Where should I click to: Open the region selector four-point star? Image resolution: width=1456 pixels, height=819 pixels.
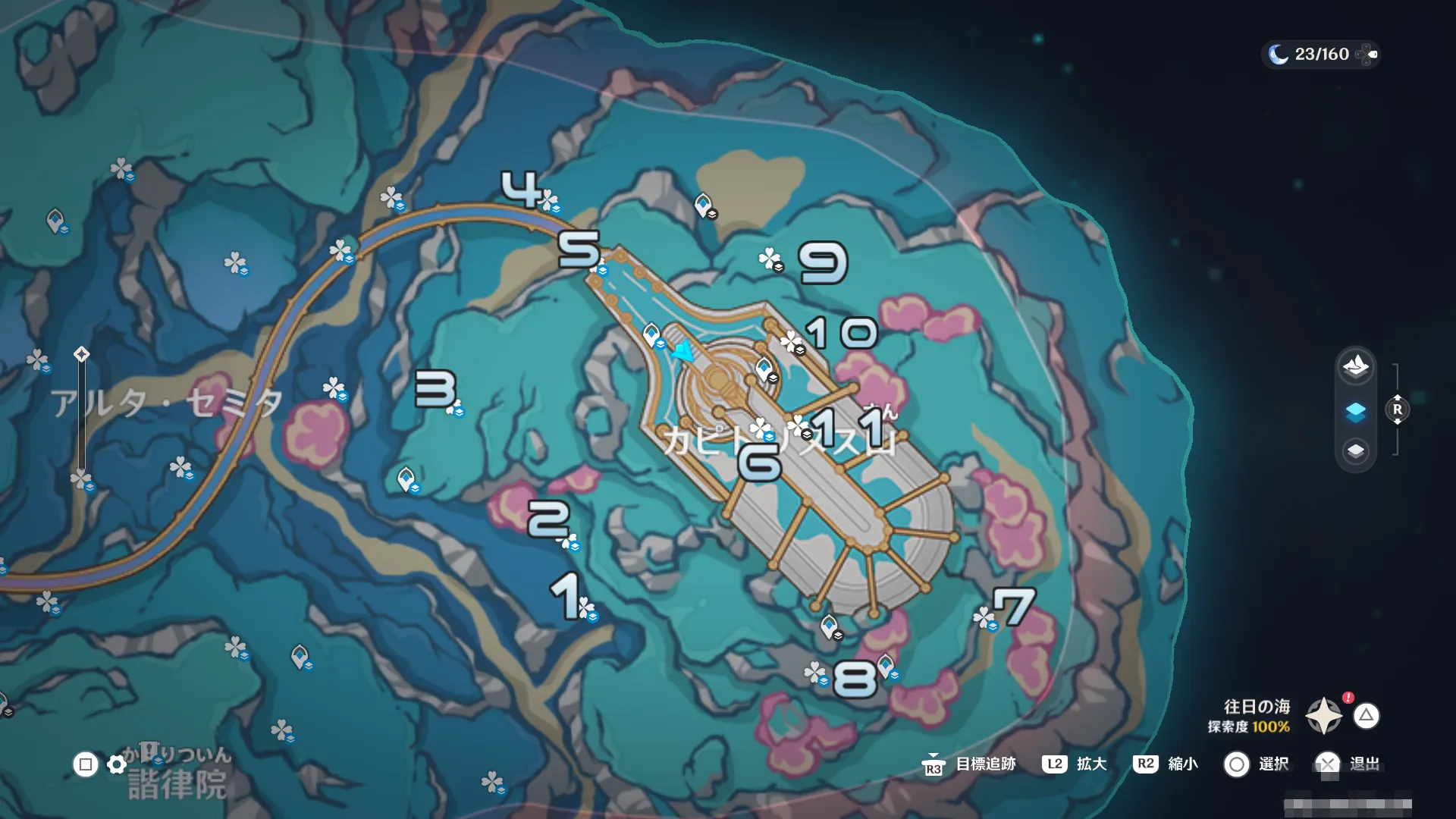pos(1324,715)
